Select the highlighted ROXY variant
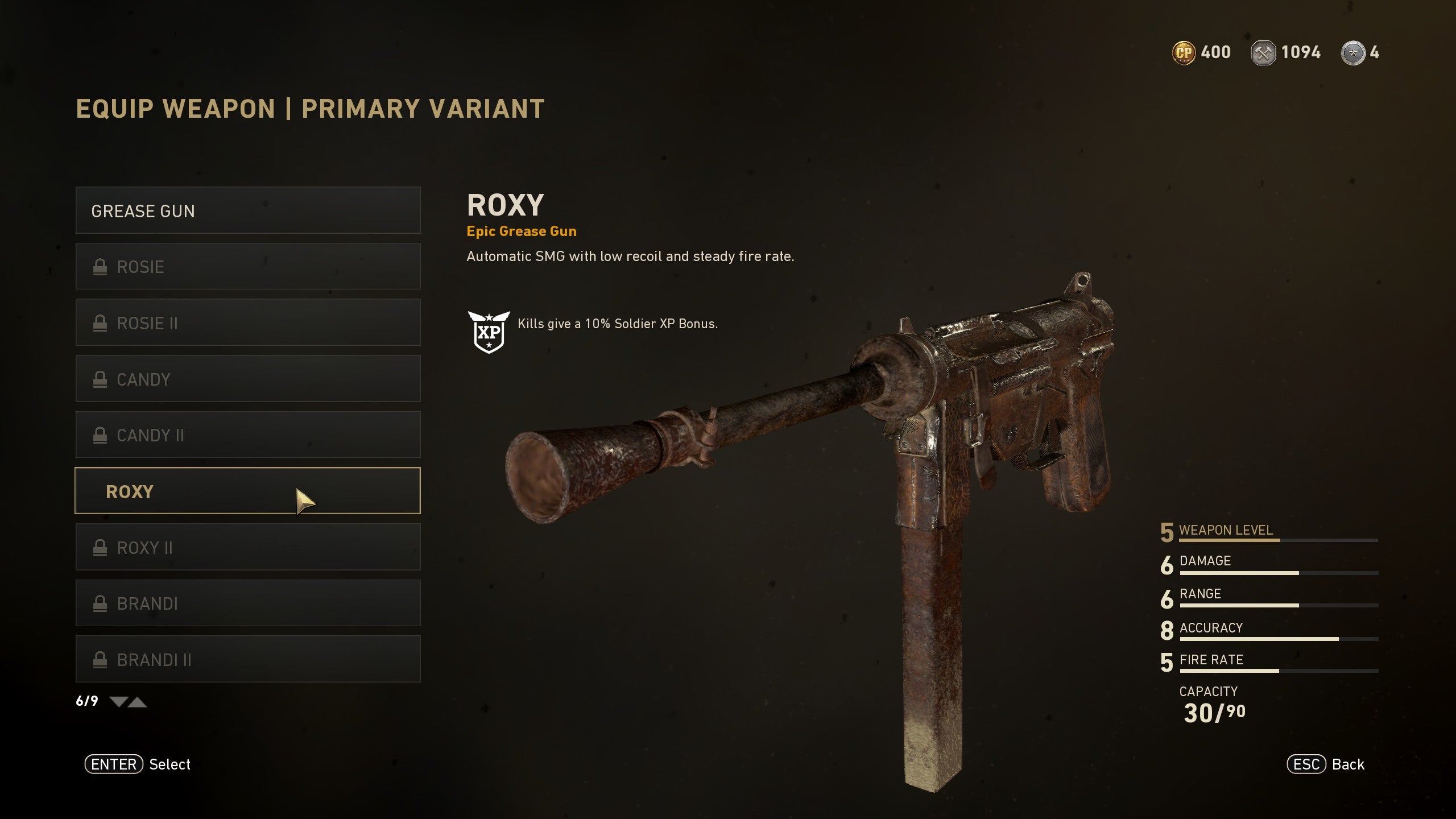This screenshot has width=1456, height=819. [248, 491]
